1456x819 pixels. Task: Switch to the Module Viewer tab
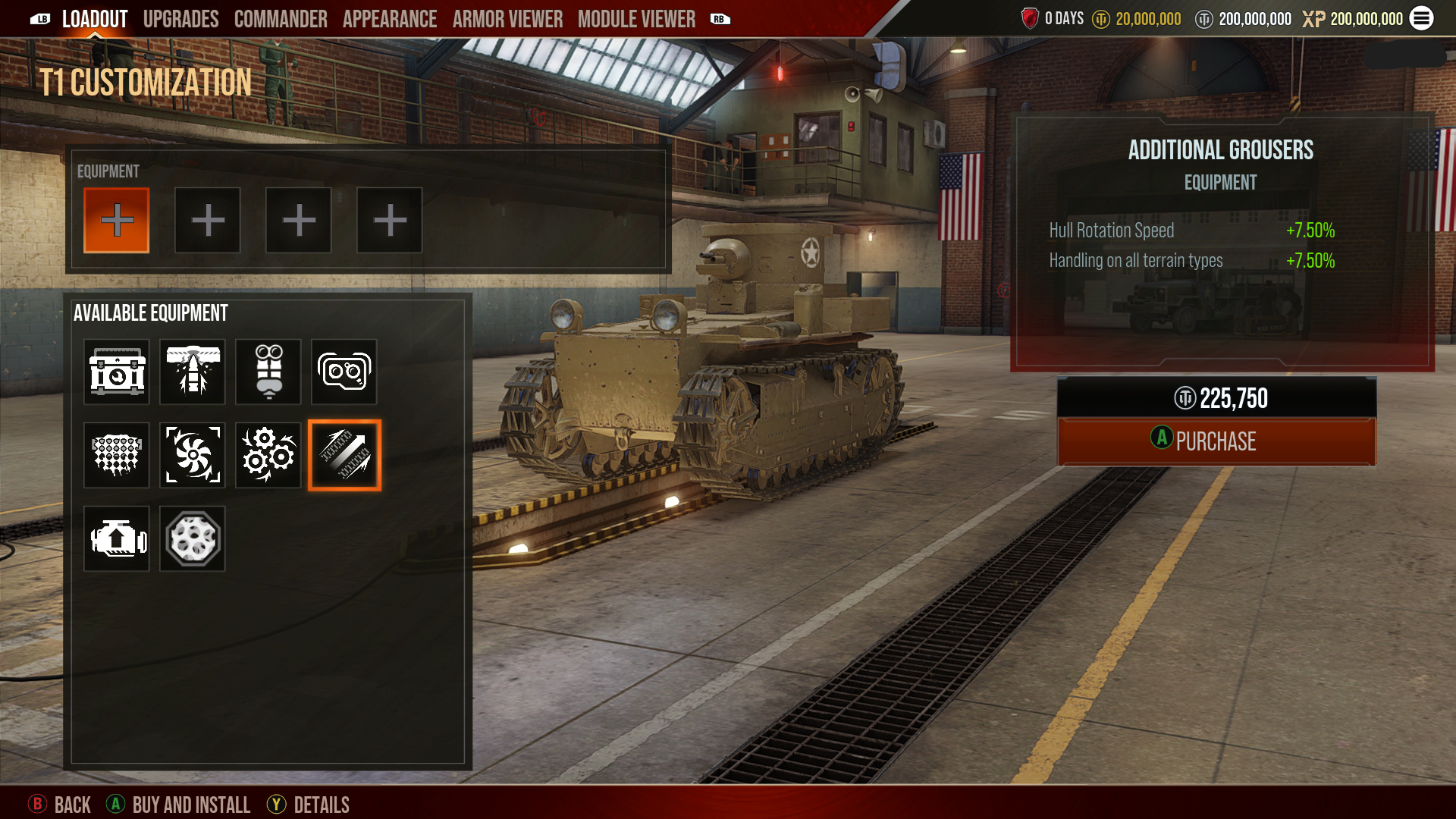(636, 19)
